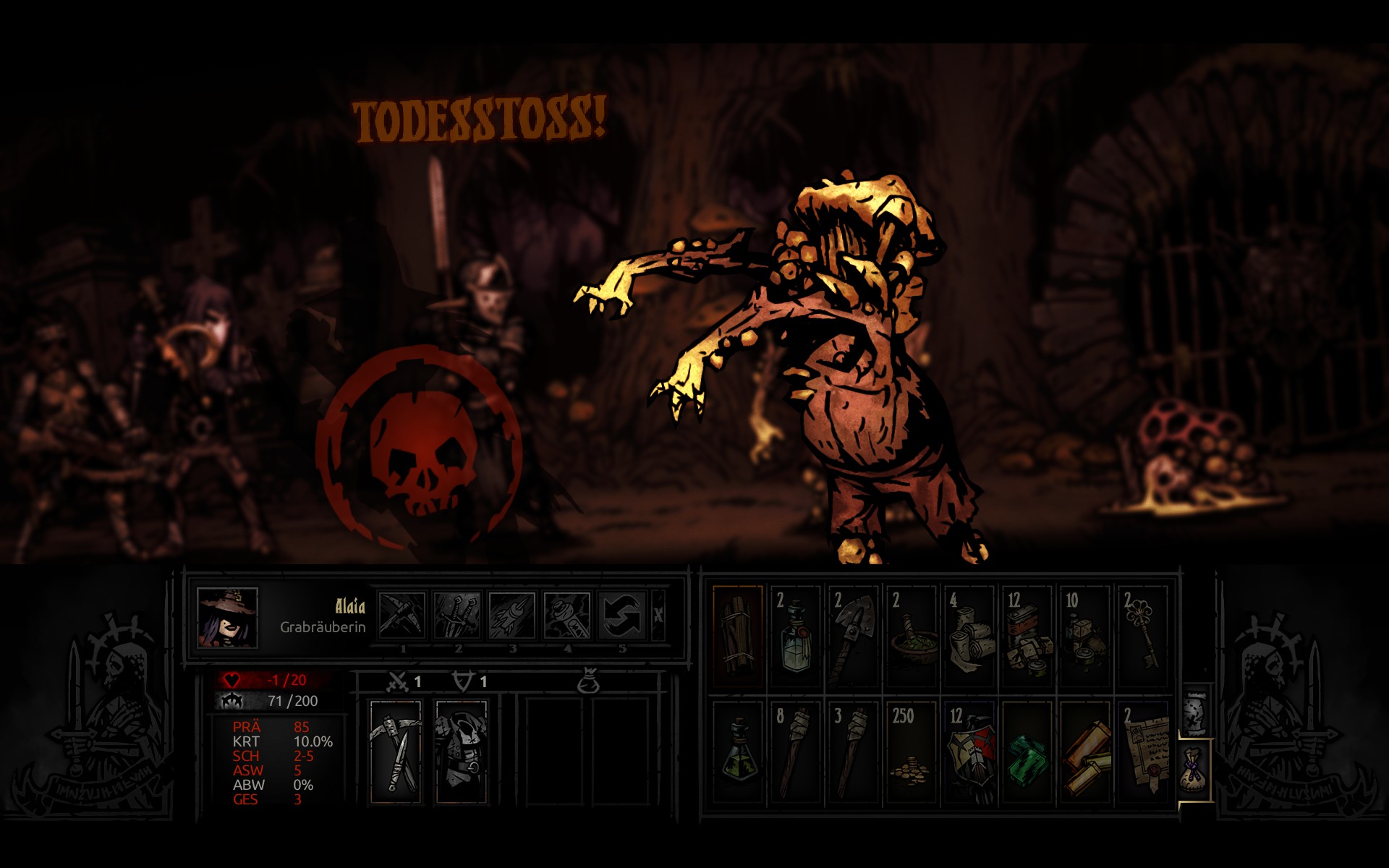This screenshot has width=1389, height=868.
Task: Select the stack of eight torches
Action: click(796, 752)
